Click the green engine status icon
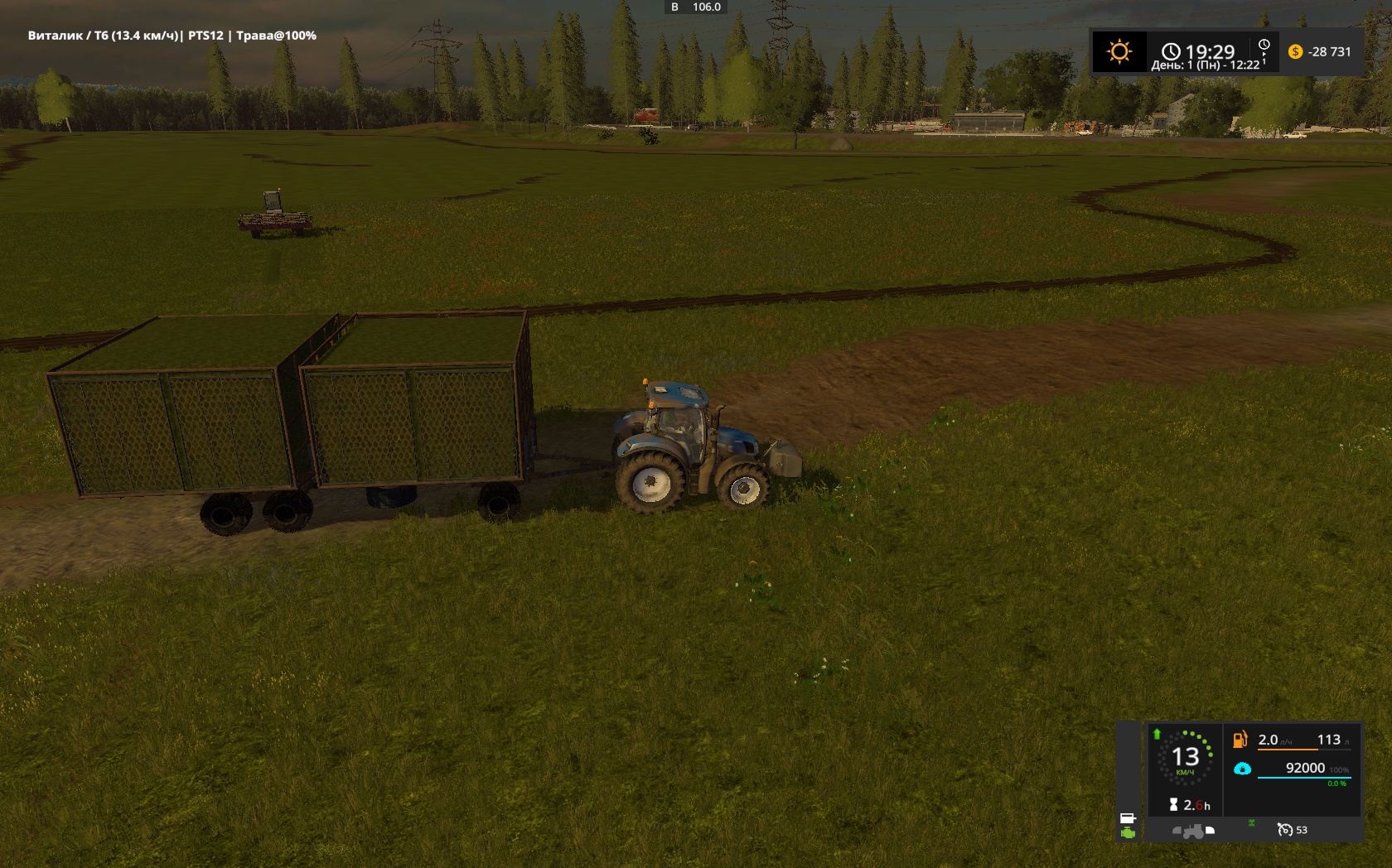This screenshot has height=868, width=1392. (1128, 833)
